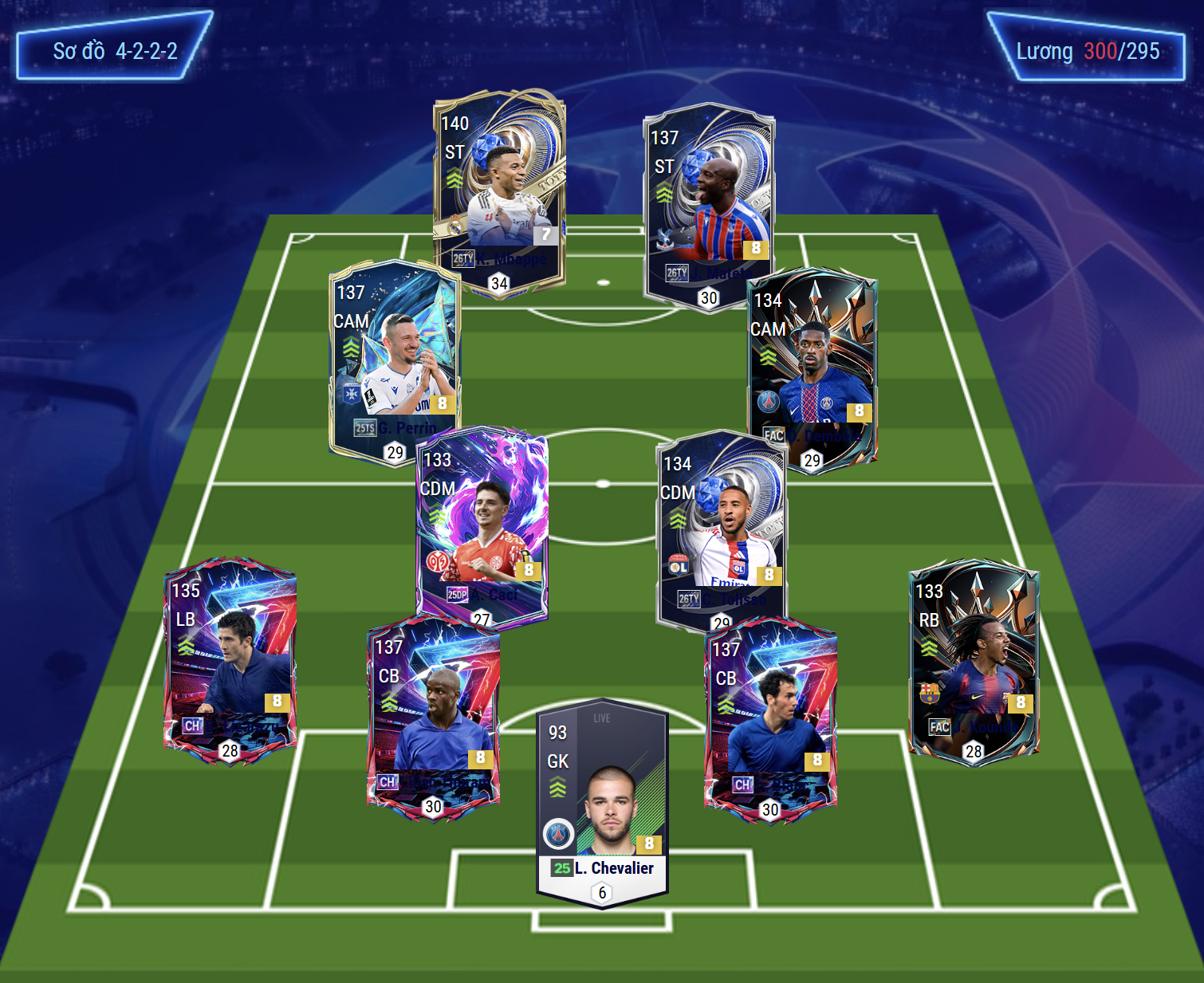Choose the Tolisso 134 CDM card
The image size is (1204, 983).
pos(722,530)
